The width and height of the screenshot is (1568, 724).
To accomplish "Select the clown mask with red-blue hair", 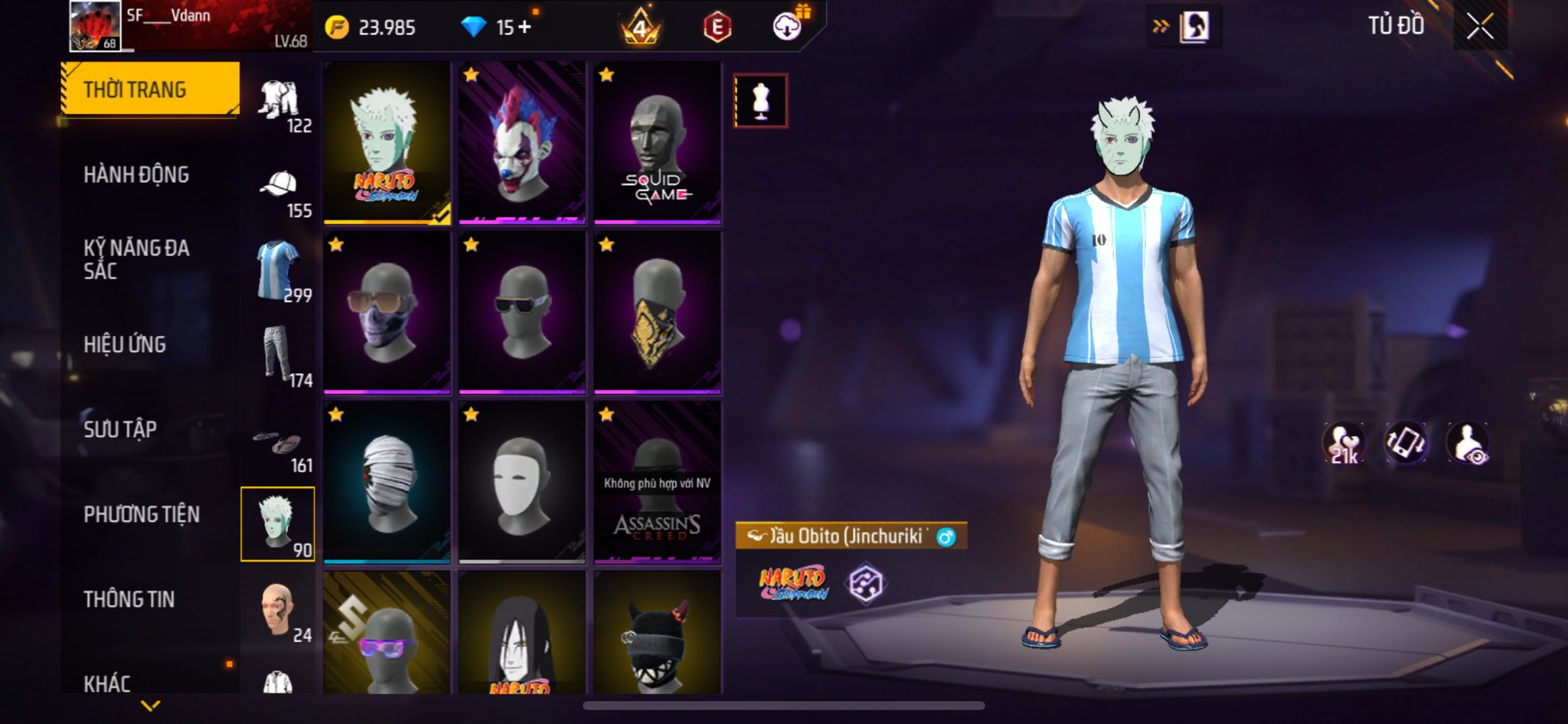I will click(x=522, y=143).
